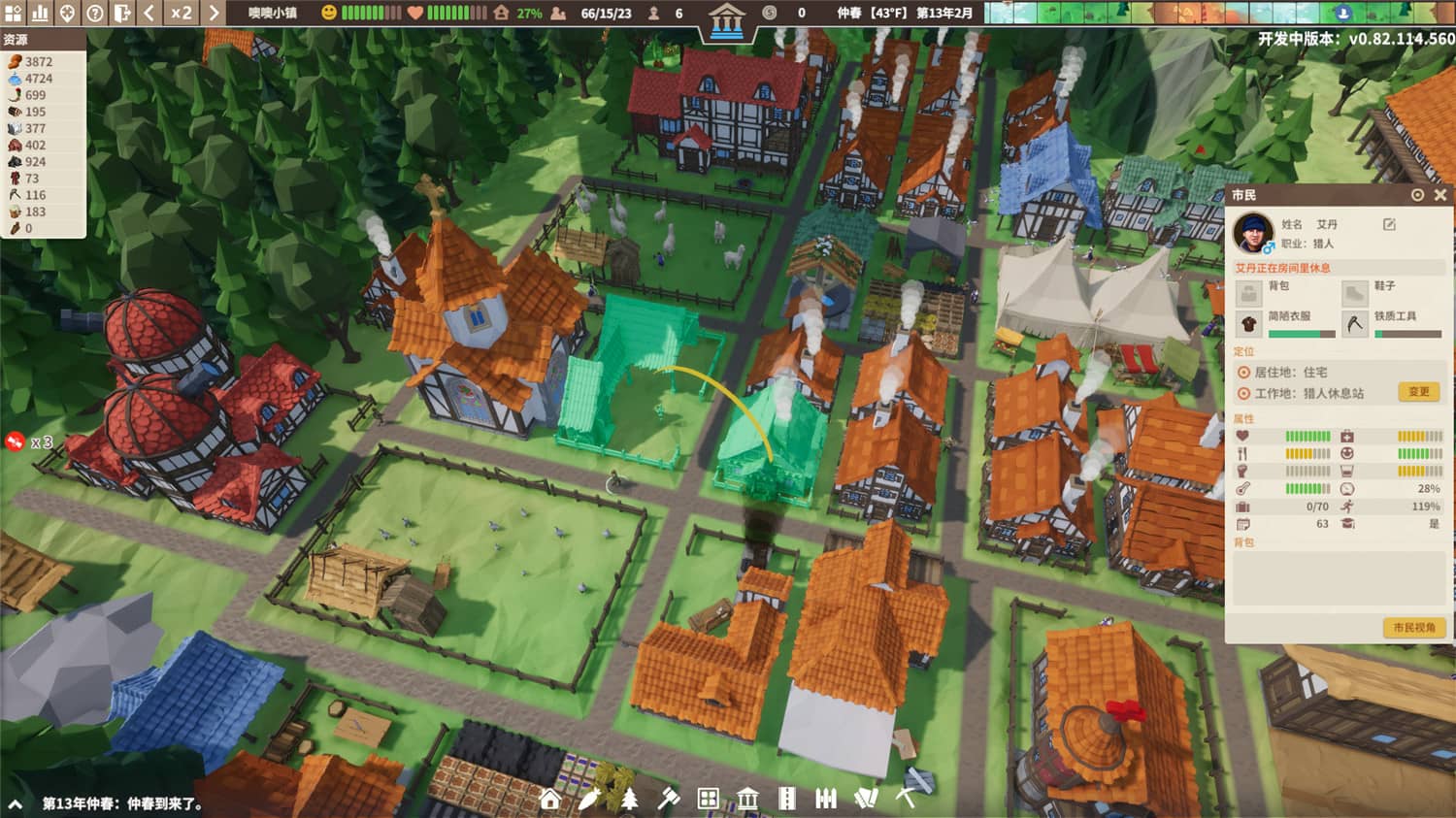Open 市民视角 citizen view
Viewport: 1456px width, 818px height.
pyautogui.click(x=1414, y=628)
